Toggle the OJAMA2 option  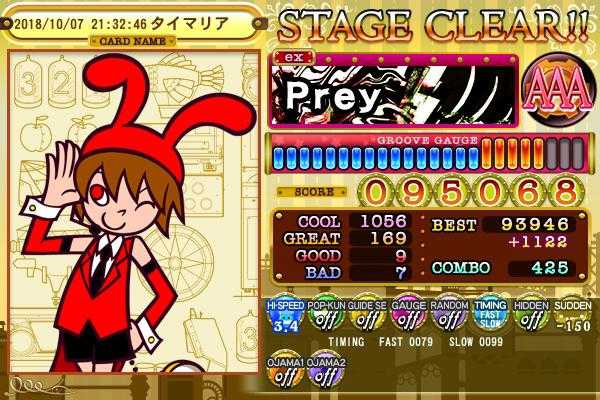click(x=324, y=374)
